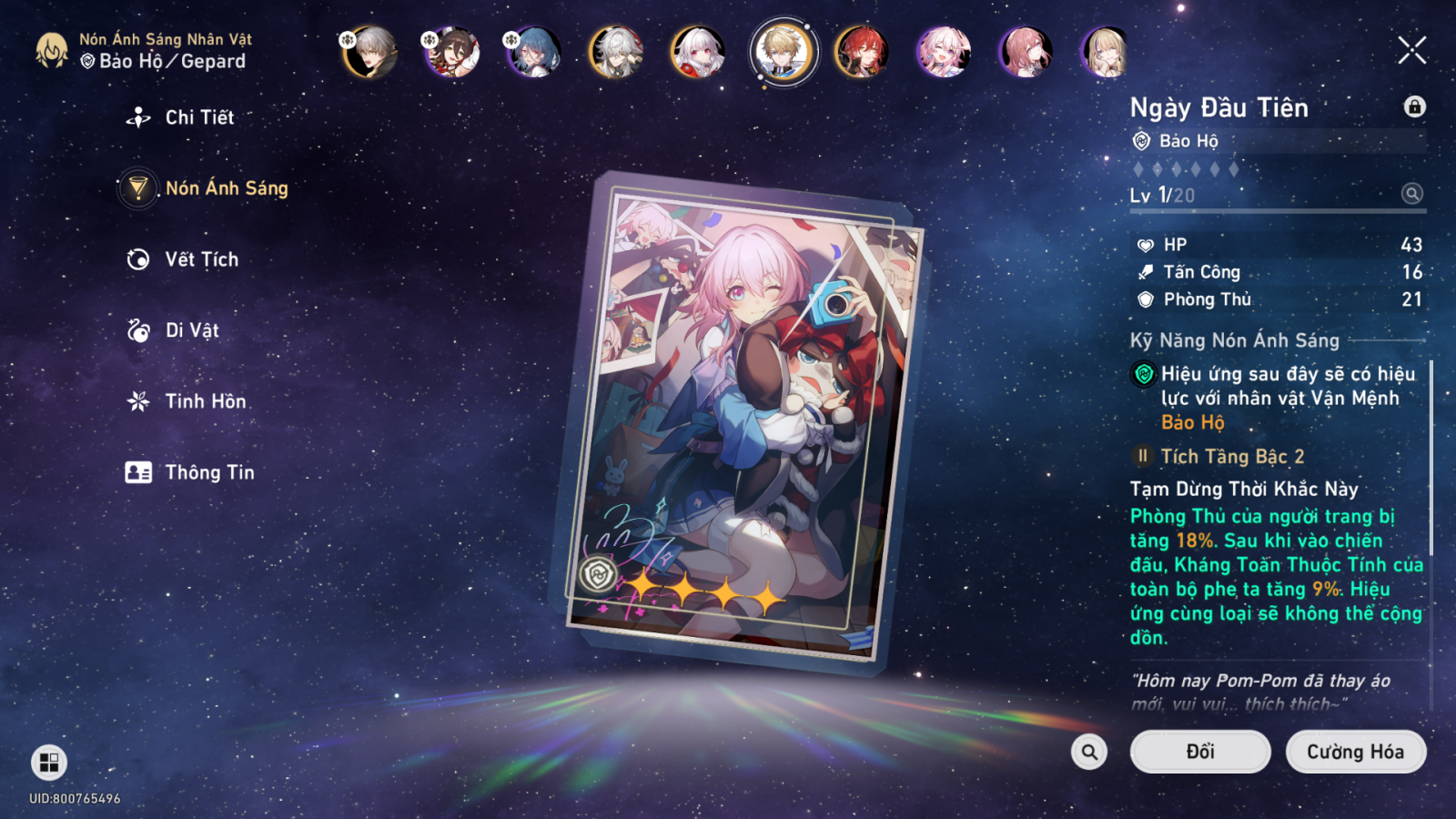Image resolution: width=1456 pixels, height=819 pixels.
Task: Open the Chi Tiết details tab
Action: [x=198, y=117]
